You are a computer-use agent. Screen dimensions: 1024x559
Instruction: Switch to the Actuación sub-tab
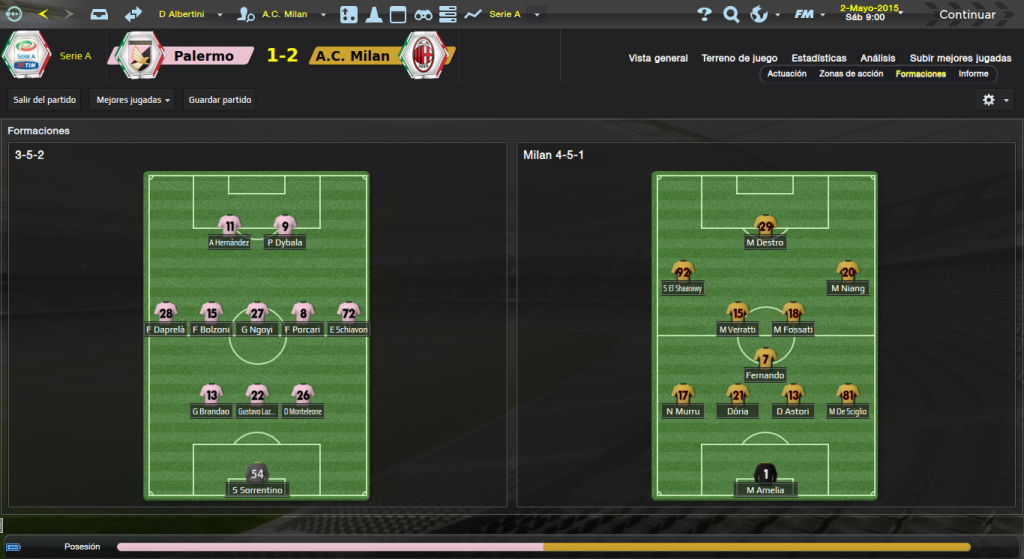click(787, 74)
